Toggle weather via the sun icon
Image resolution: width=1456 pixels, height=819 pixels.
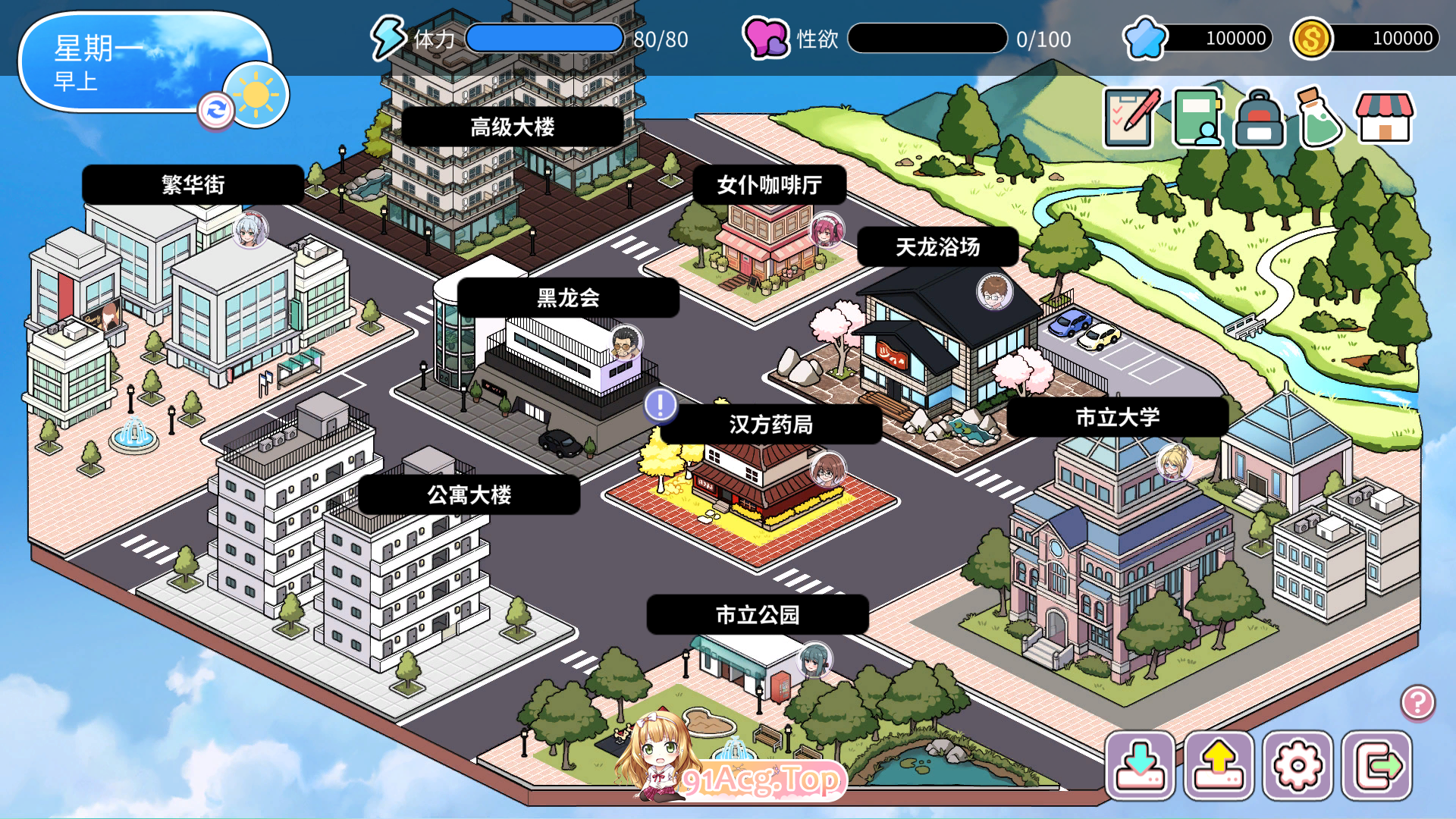pos(256,99)
